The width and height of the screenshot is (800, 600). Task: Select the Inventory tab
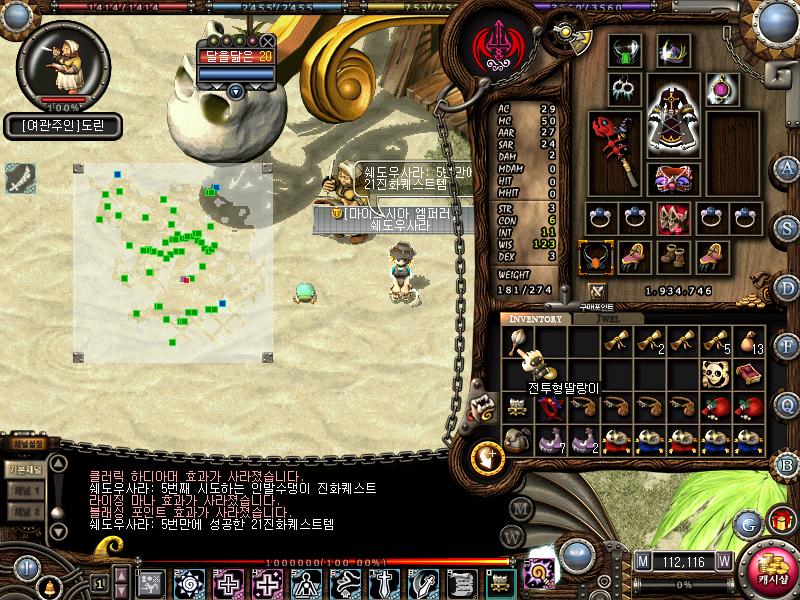536,319
